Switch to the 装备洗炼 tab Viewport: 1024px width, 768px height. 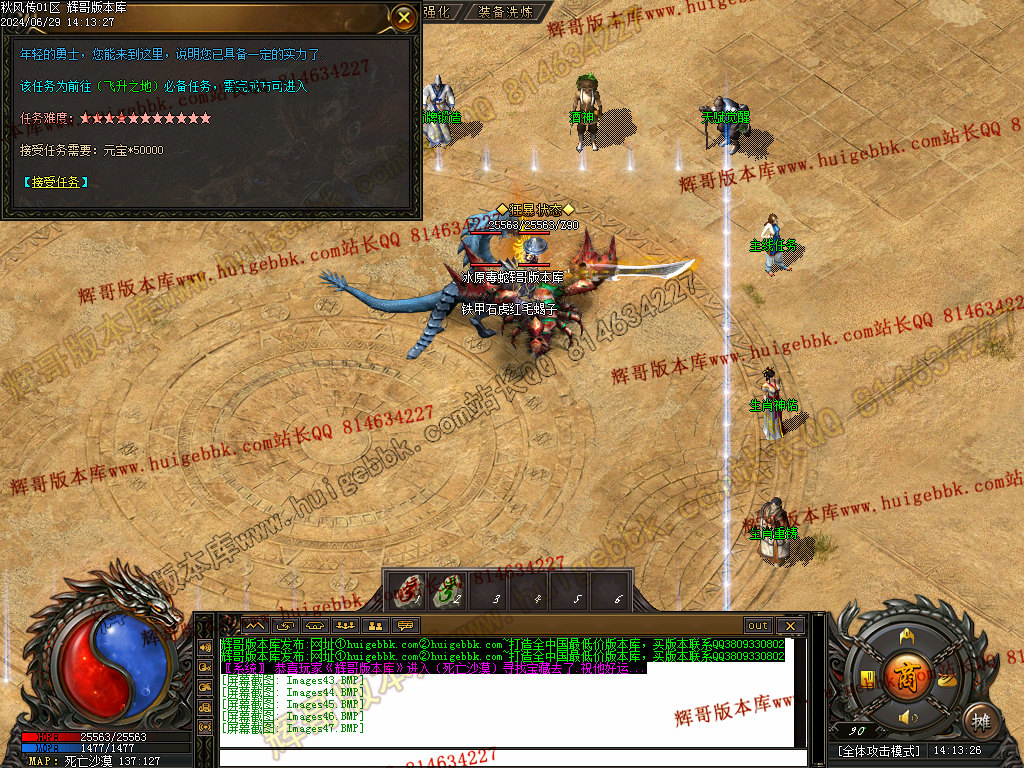point(505,12)
